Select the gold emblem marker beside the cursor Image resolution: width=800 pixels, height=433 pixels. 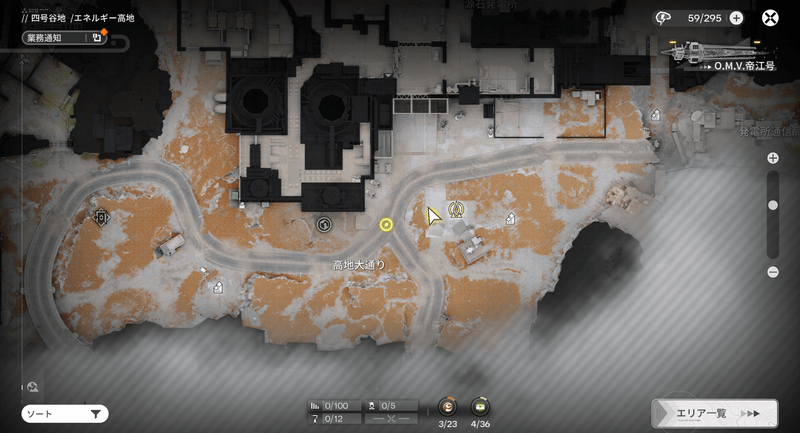tap(457, 210)
